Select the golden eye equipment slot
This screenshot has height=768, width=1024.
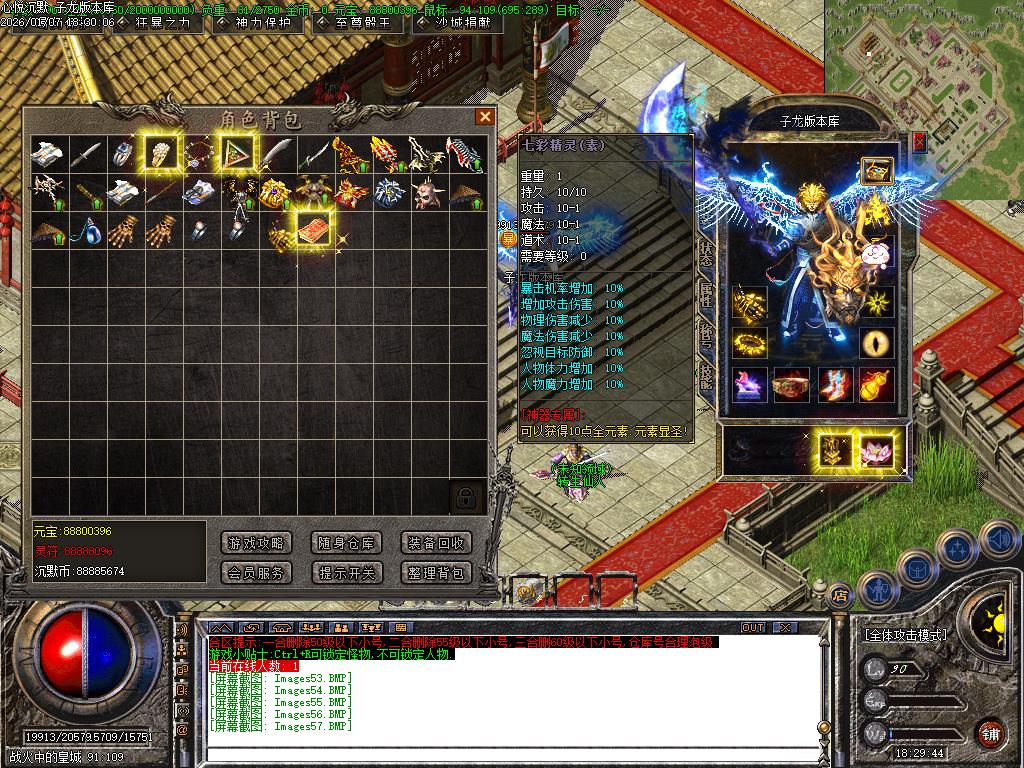pos(877,342)
